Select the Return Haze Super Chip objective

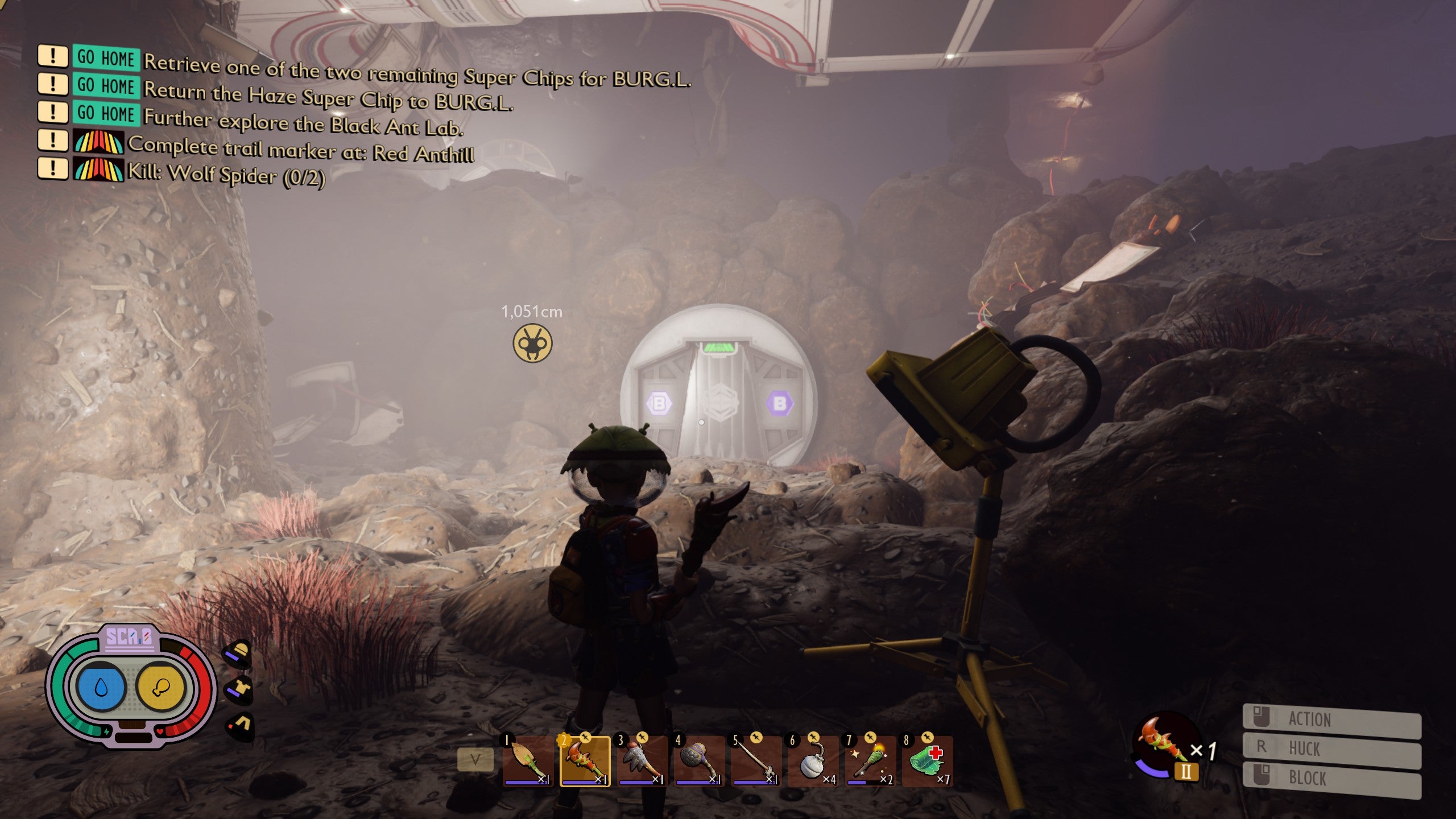[328, 96]
